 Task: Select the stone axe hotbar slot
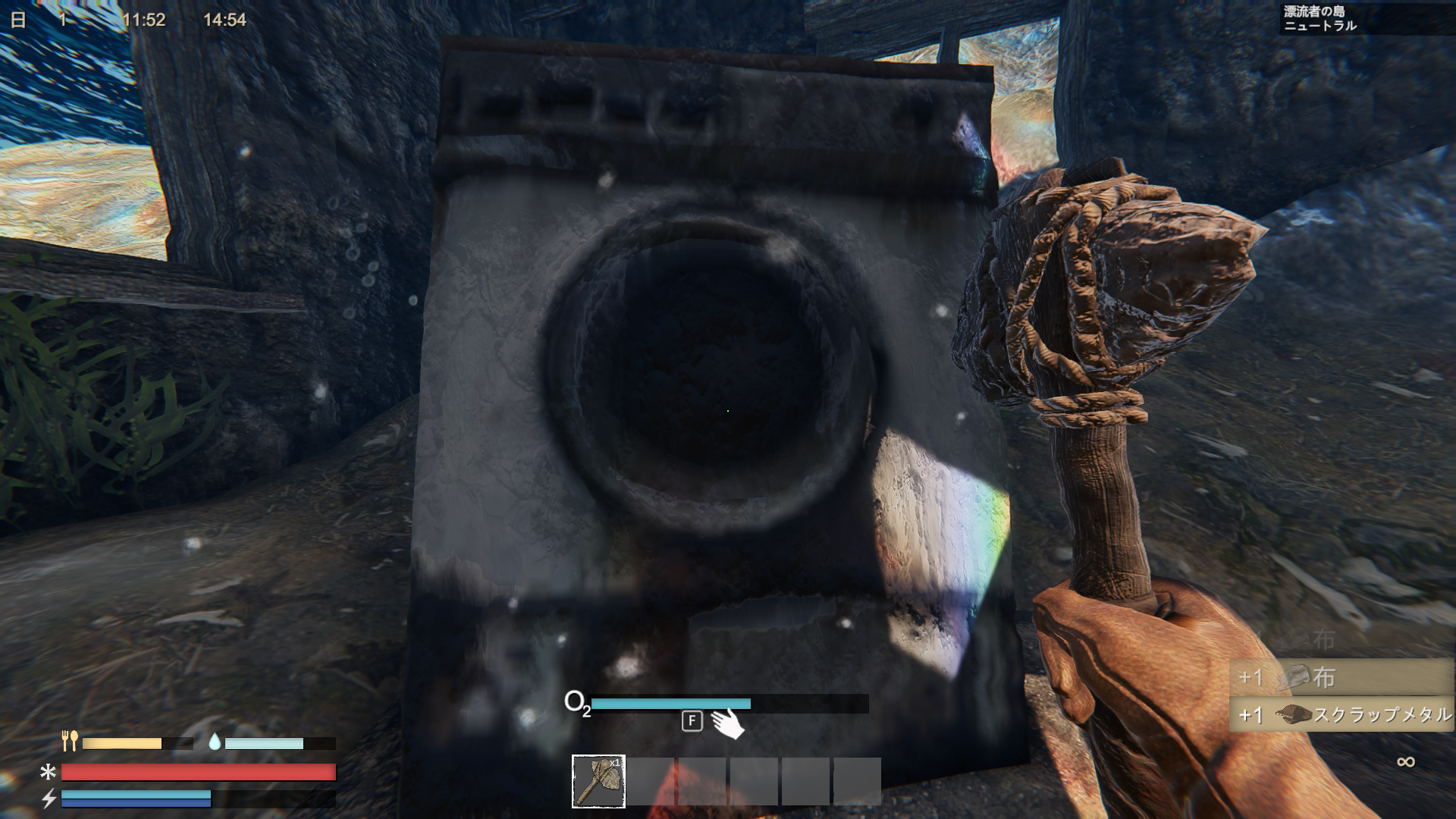[x=598, y=781]
